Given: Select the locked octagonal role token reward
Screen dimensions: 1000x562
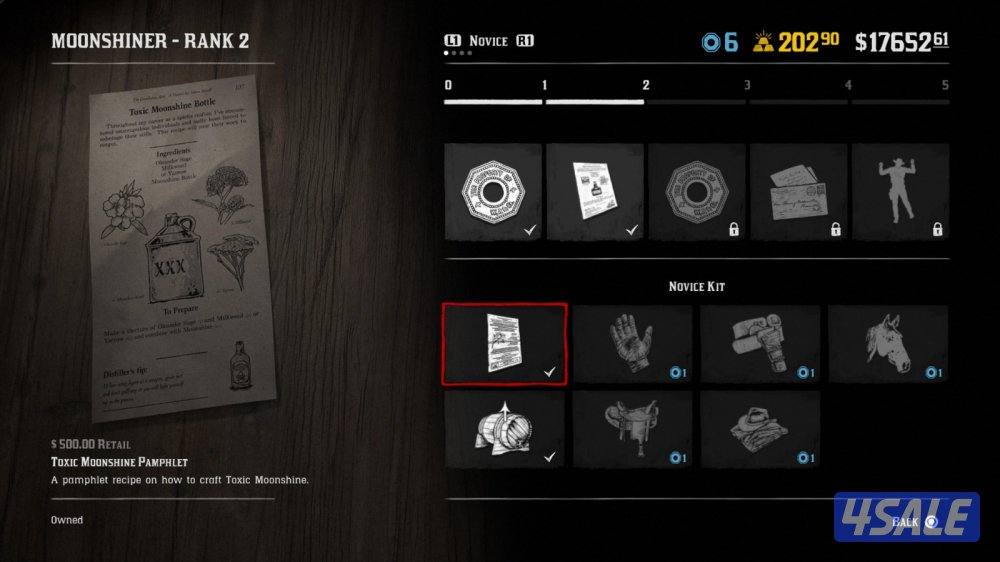Looking at the screenshot, I should point(697,191).
